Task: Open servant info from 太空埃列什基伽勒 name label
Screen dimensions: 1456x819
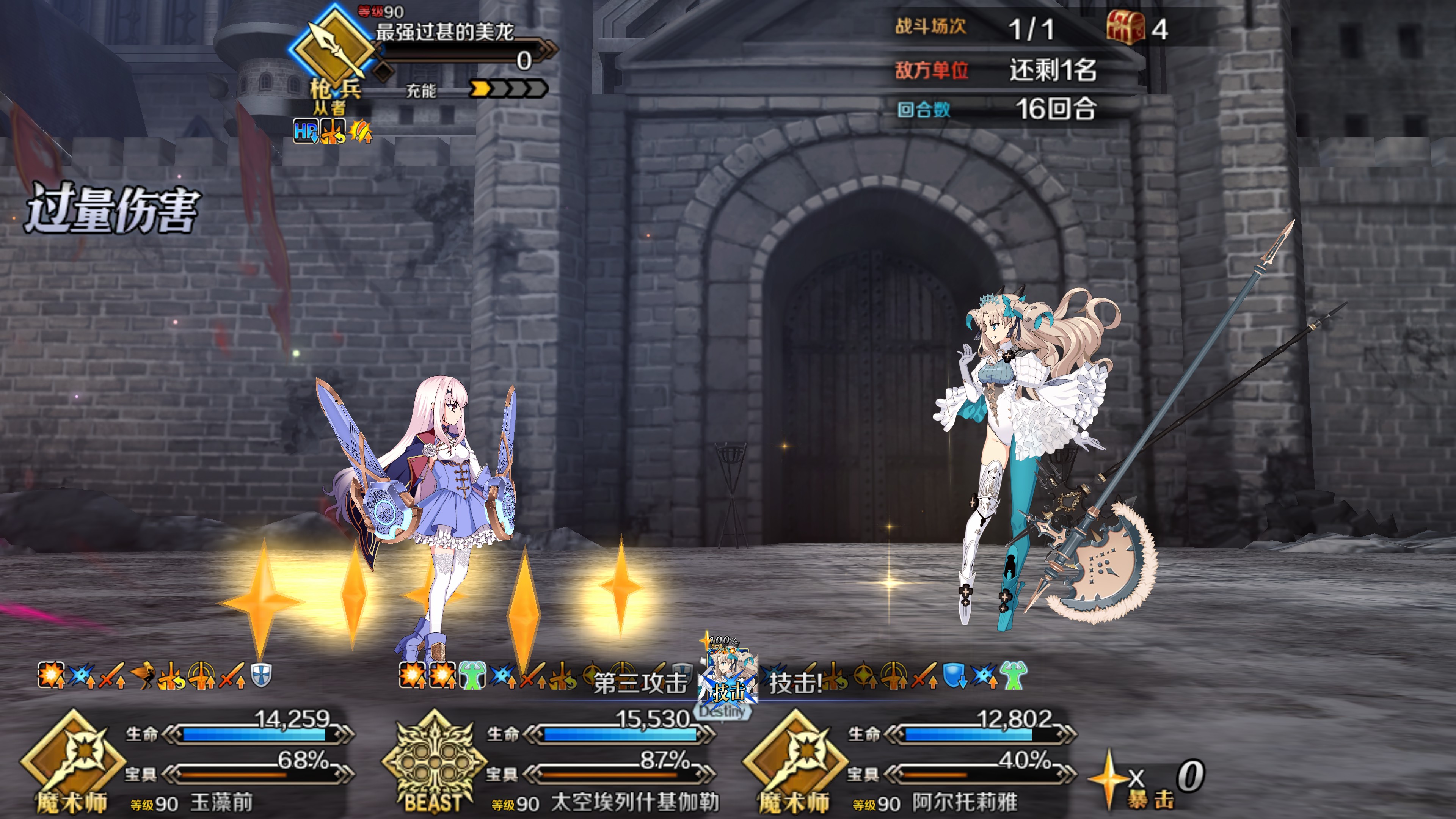Action: (634, 803)
